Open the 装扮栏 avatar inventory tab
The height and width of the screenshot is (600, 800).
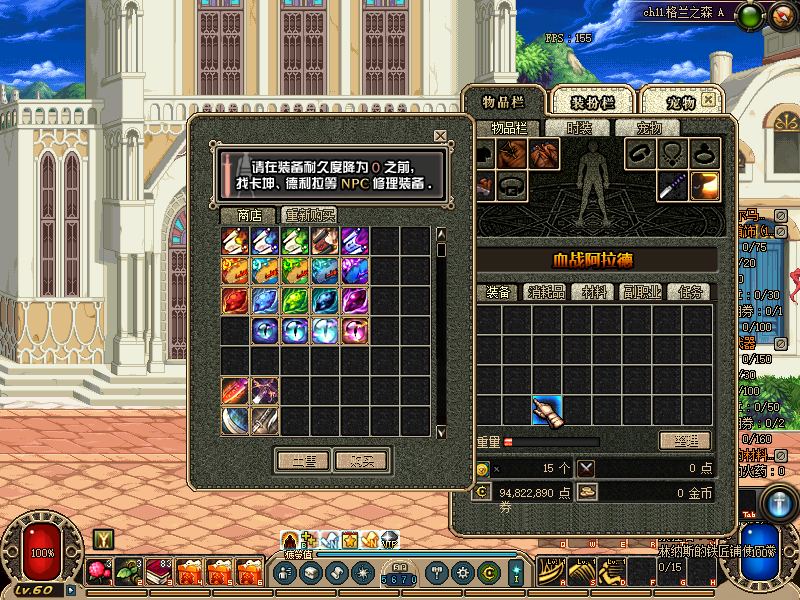click(x=592, y=102)
